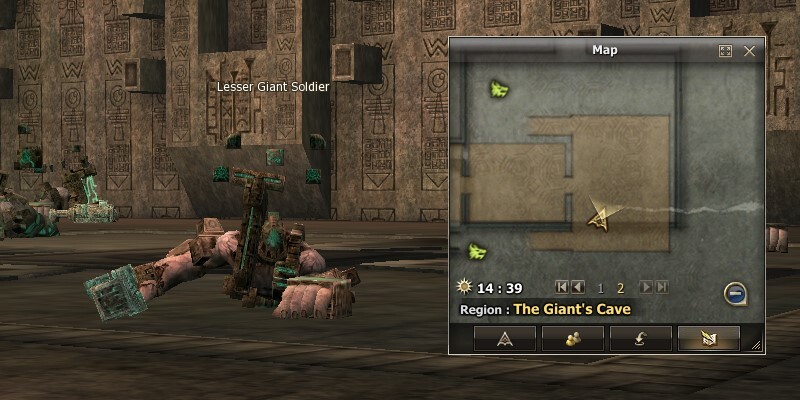Click the player arrow marker on the map
Screen dimensions: 800x400
599,216
